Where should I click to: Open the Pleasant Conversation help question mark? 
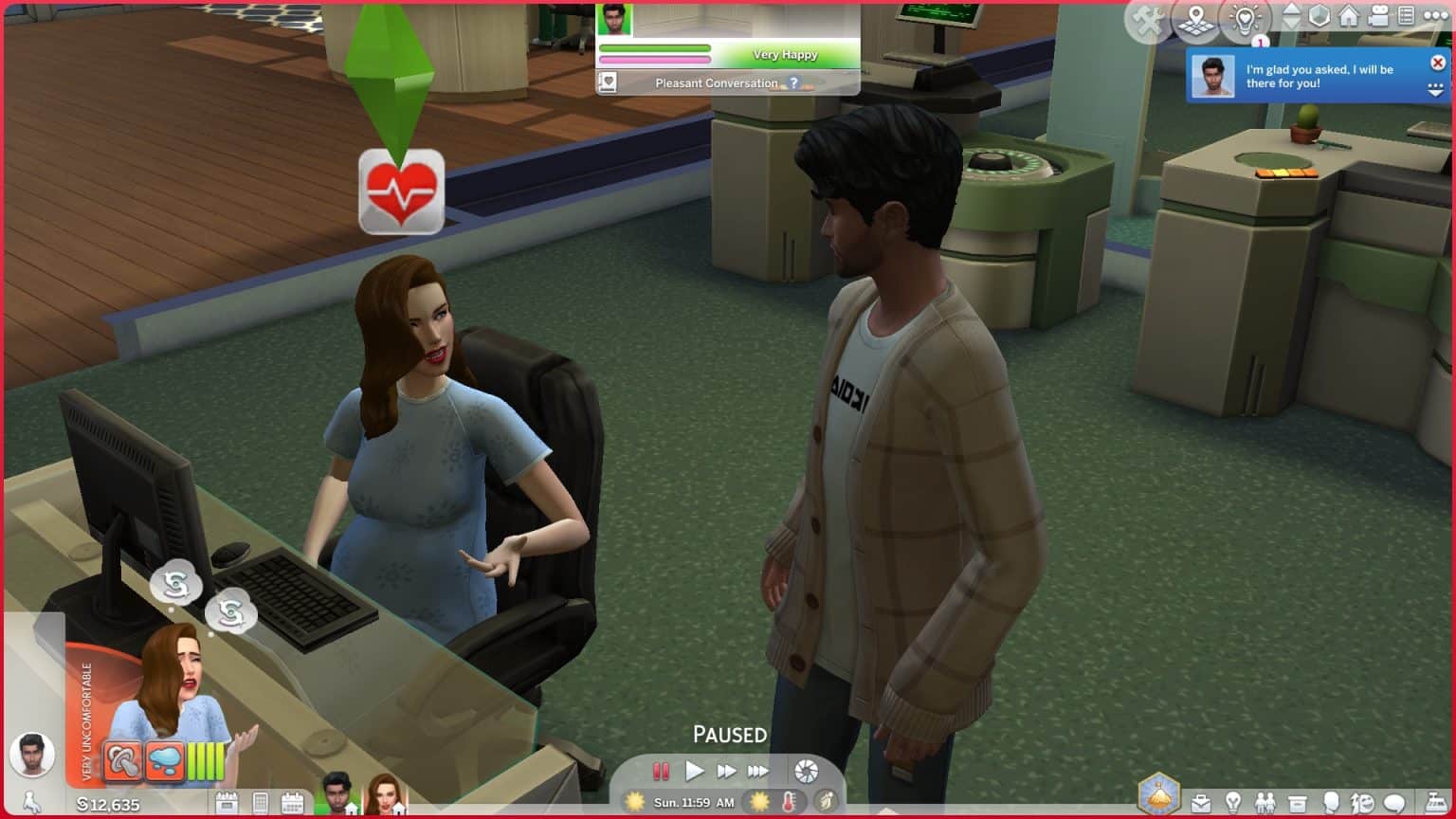click(794, 83)
